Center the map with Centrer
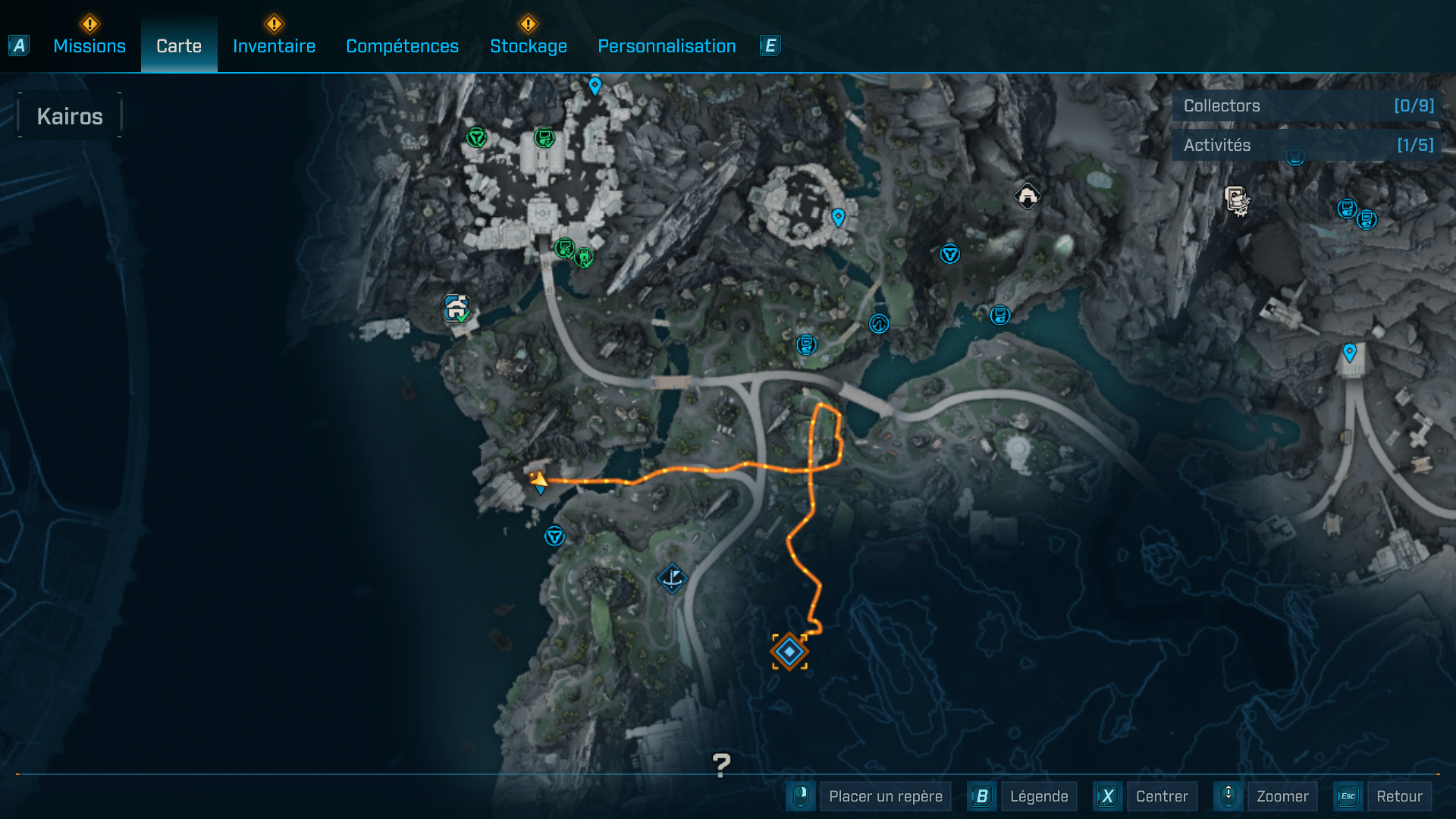Screen dimensions: 1456x819 (1161, 796)
